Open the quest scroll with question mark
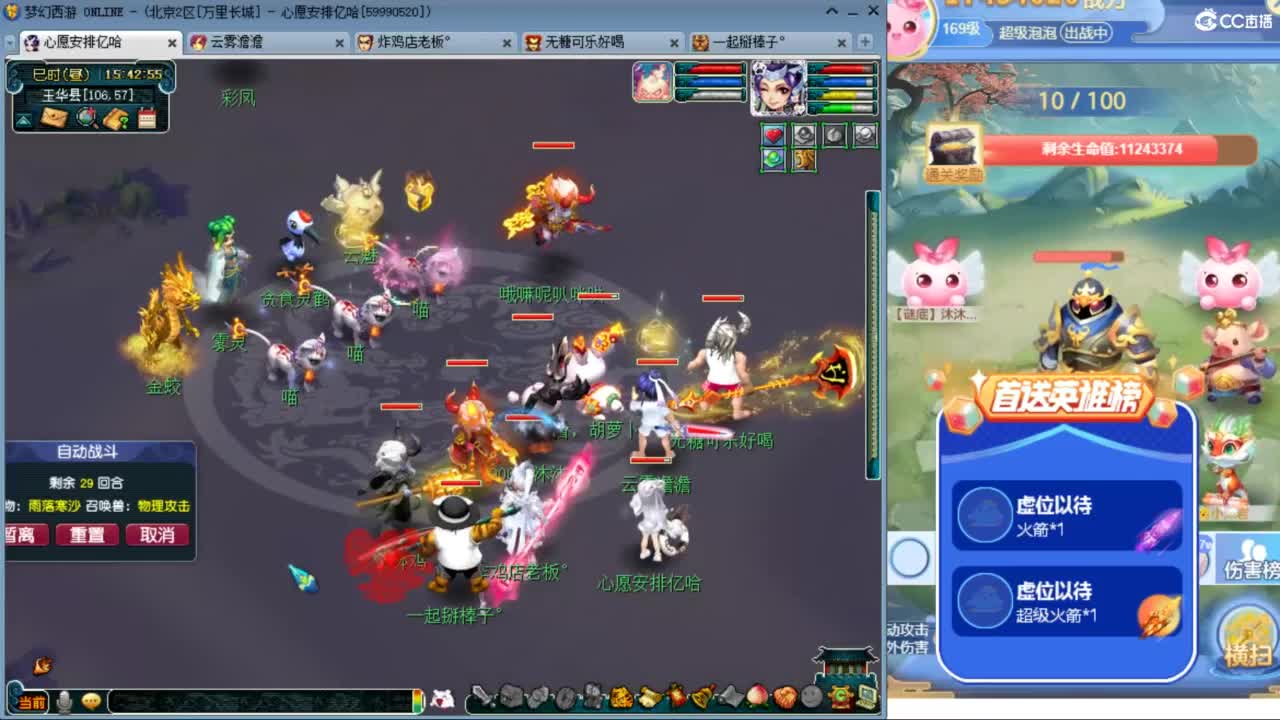The width and height of the screenshot is (1280, 720). click(x=116, y=117)
